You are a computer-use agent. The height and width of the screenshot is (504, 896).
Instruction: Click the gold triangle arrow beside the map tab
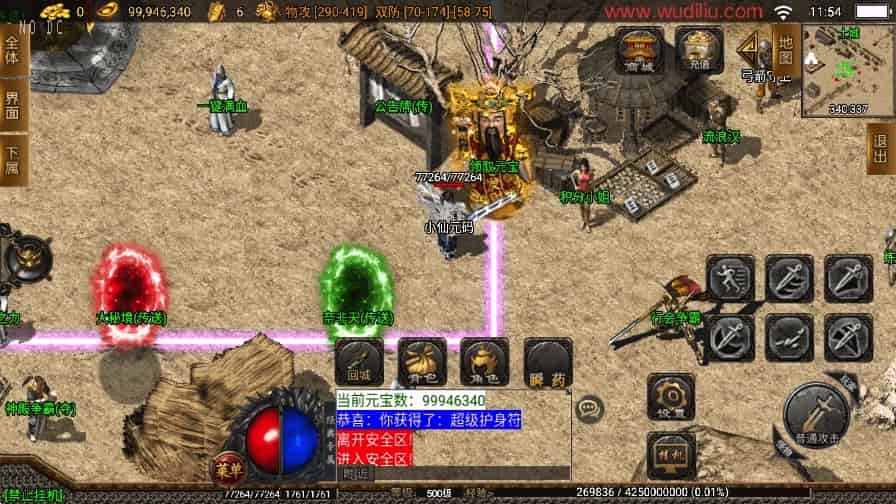click(x=749, y=46)
